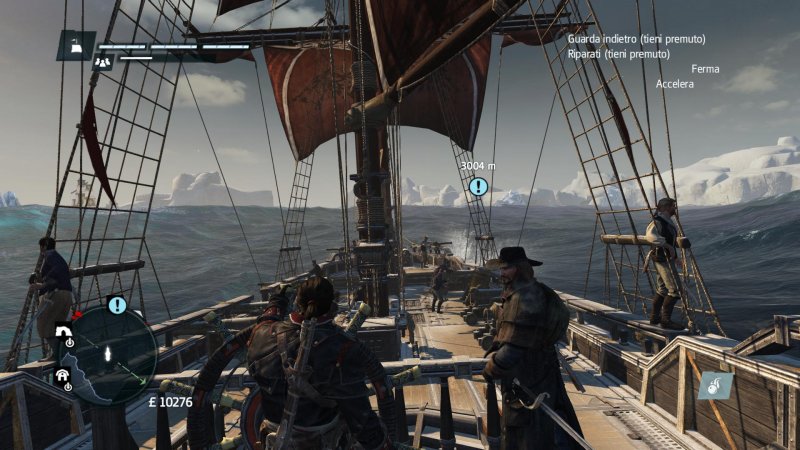Select the objective marker above the minimap

pos(117,305)
